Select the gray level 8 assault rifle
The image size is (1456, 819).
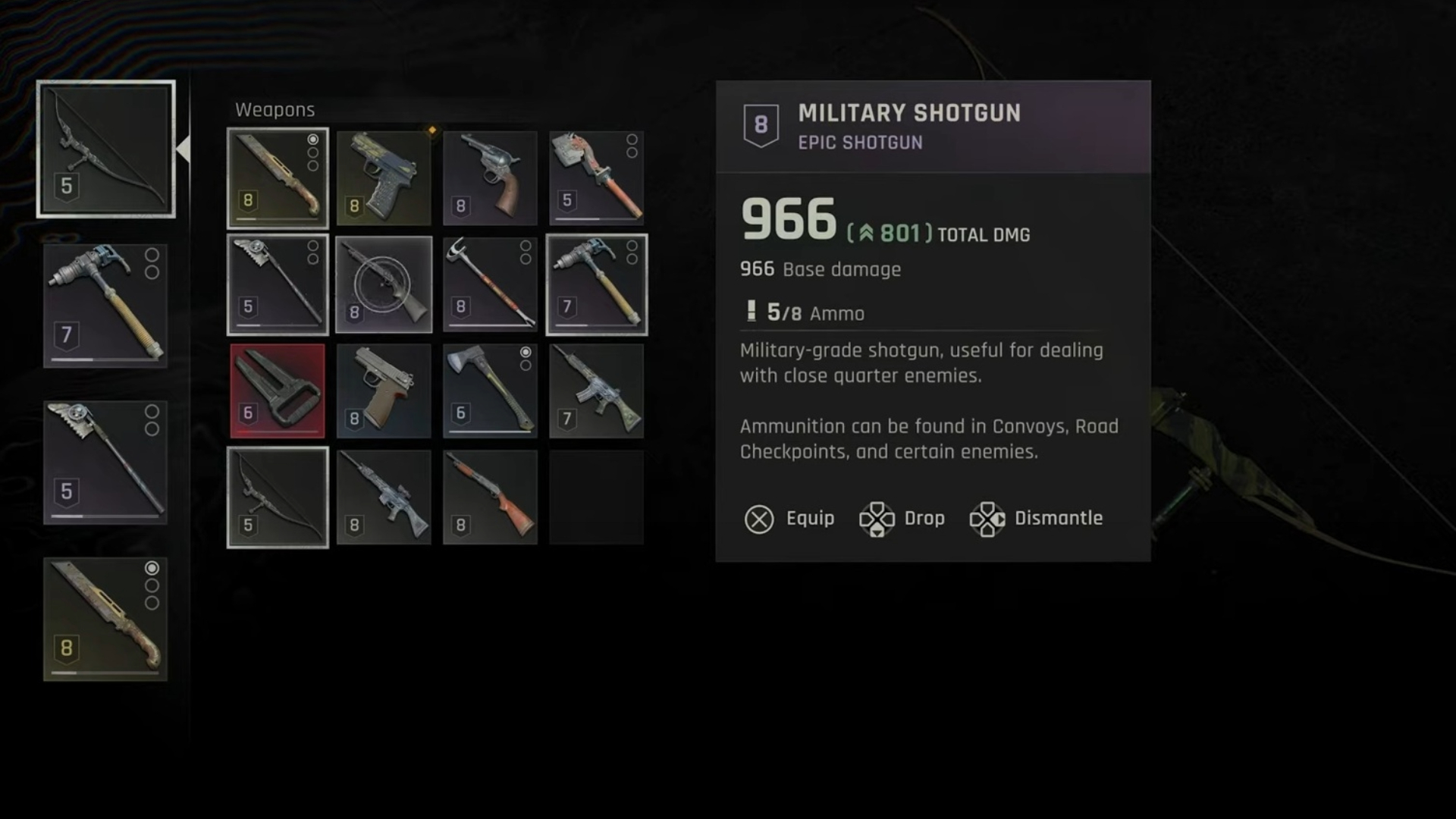(384, 497)
